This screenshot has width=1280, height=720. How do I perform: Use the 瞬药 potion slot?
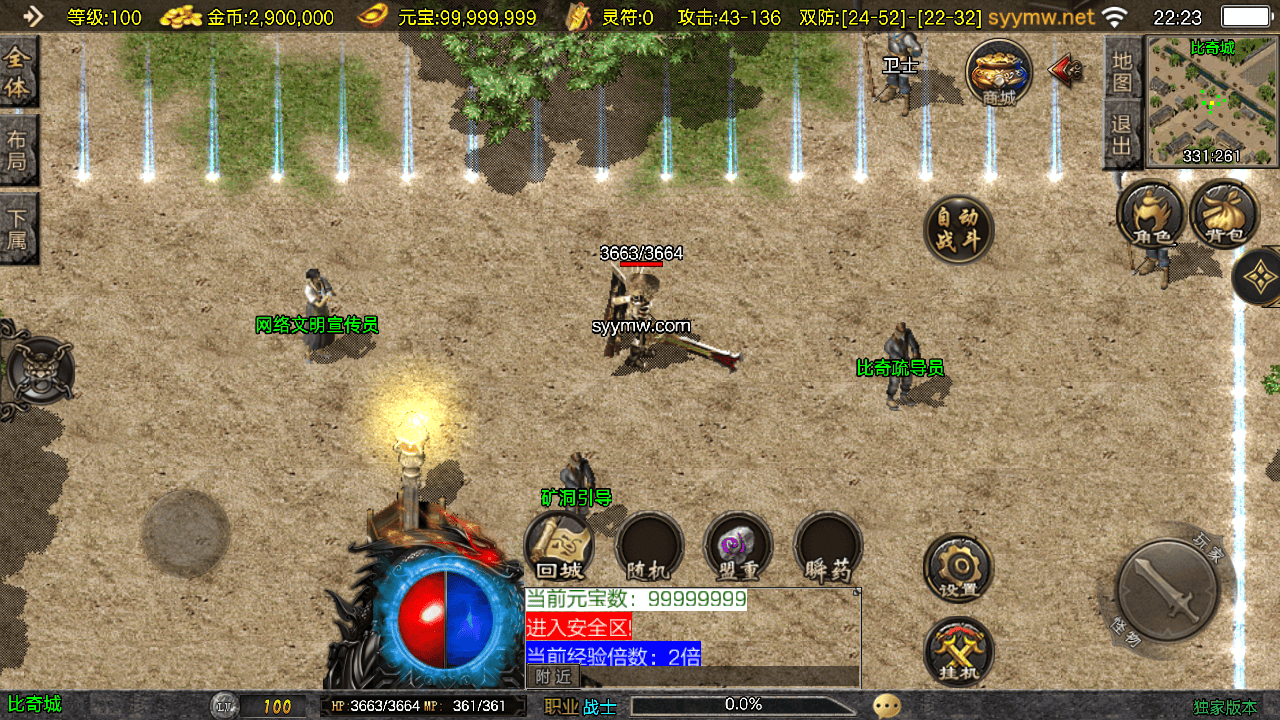tap(828, 548)
